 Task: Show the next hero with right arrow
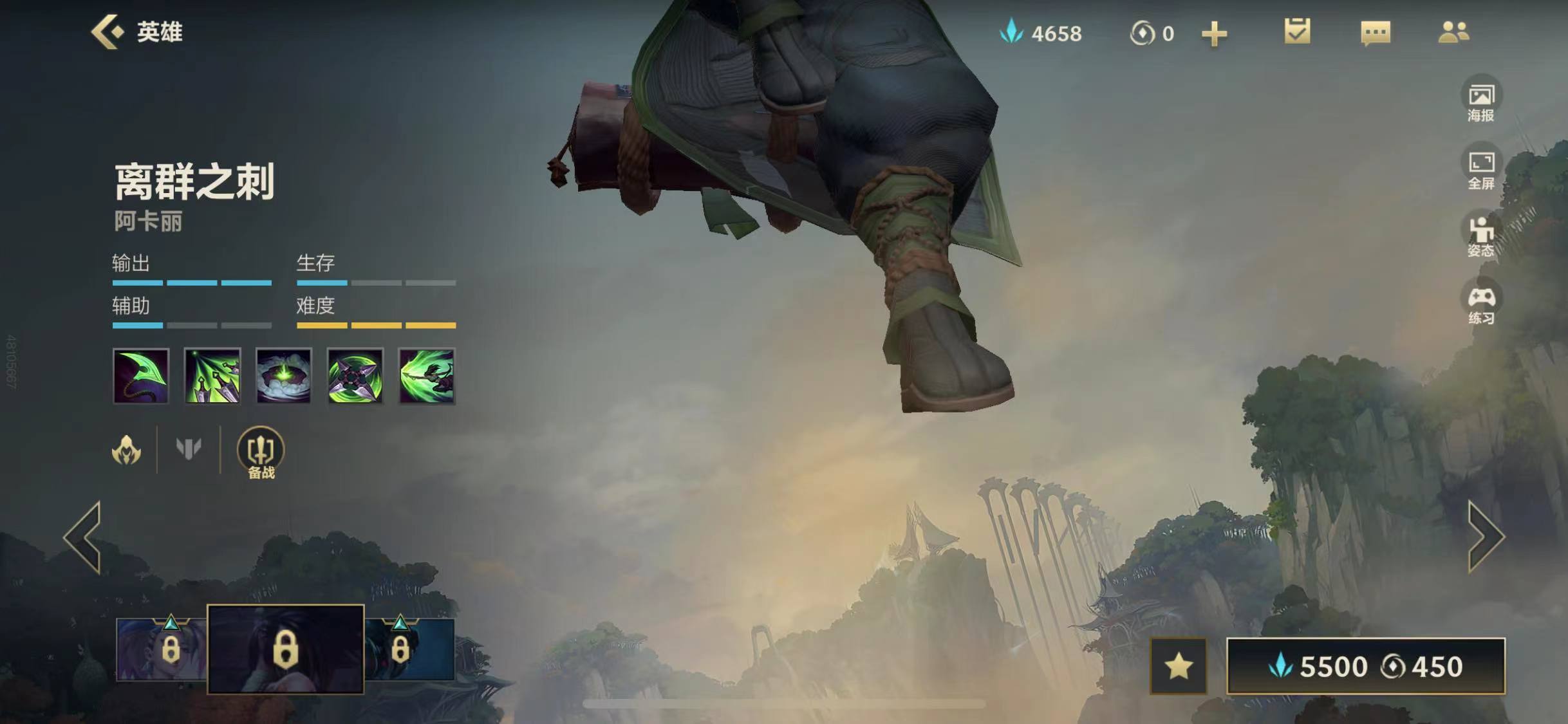point(1484,537)
